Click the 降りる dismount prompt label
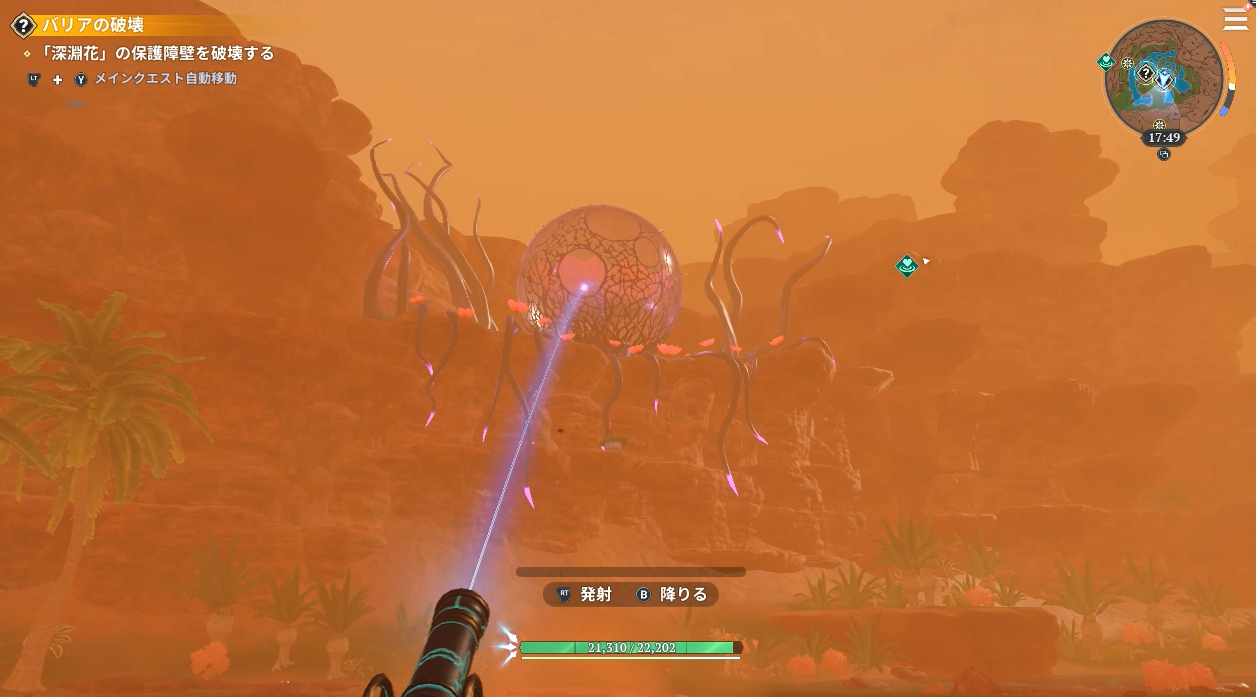 point(684,594)
